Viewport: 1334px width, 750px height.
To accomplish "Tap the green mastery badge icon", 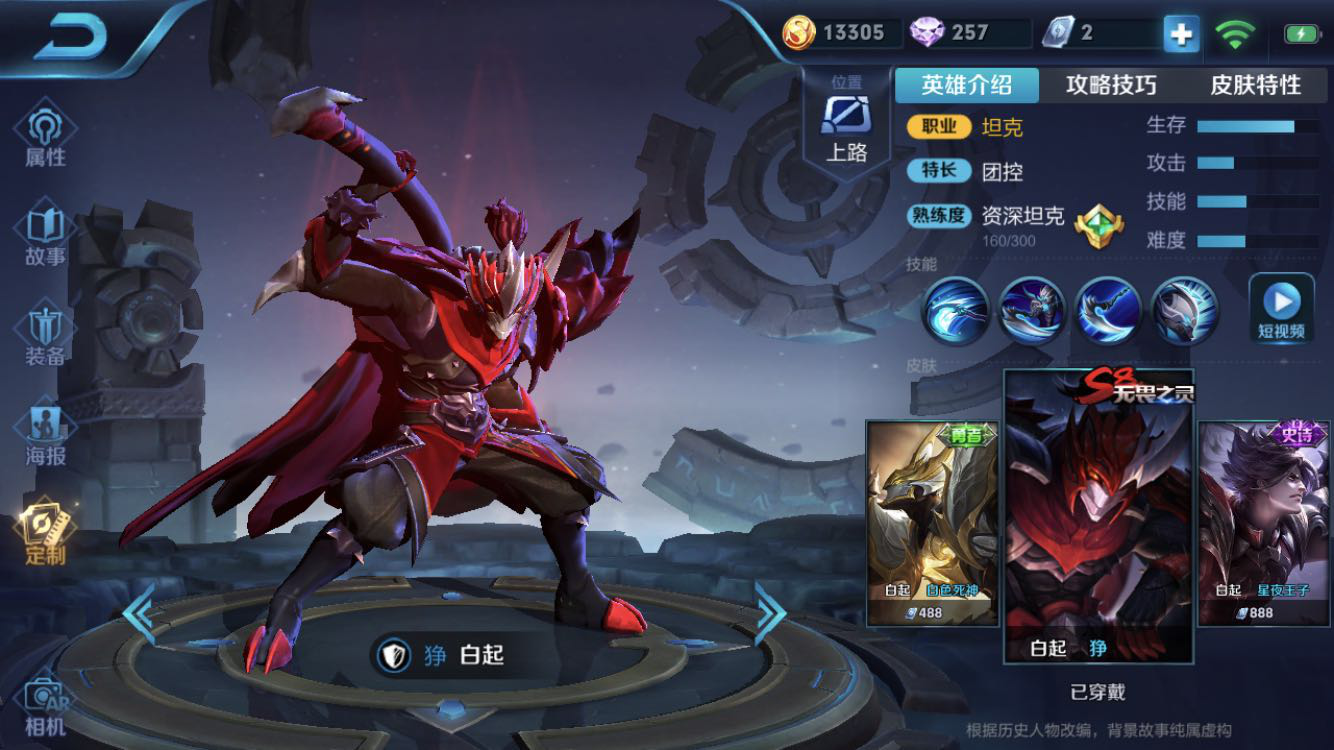I will click(1098, 225).
